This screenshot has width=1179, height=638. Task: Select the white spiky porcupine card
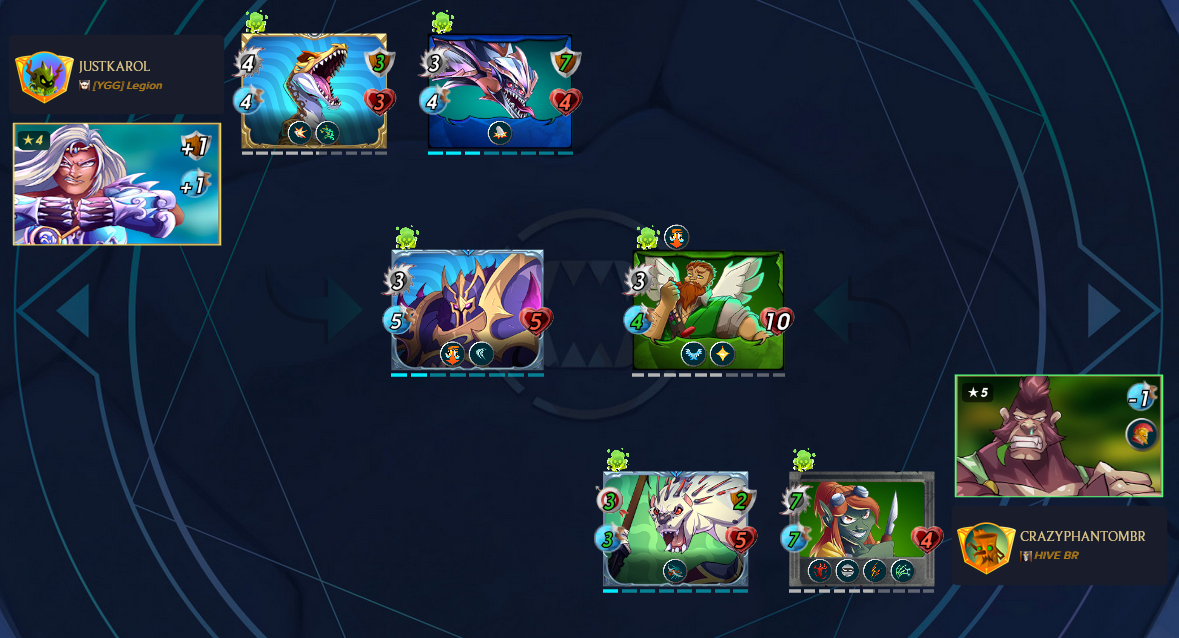point(675,528)
